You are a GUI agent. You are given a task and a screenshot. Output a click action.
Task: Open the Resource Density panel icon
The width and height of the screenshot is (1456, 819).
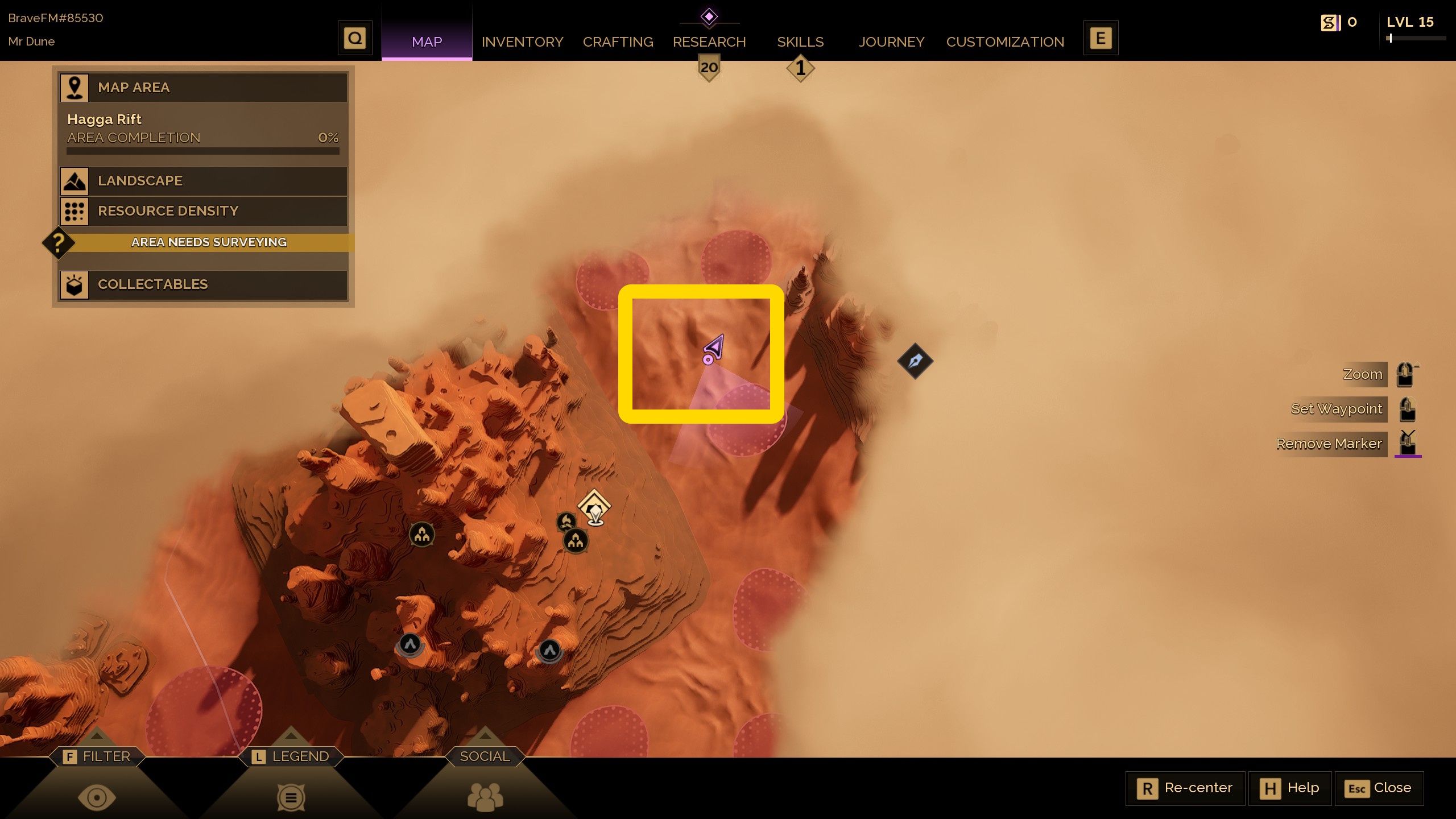pyautogui.click(x=73, y=210)
